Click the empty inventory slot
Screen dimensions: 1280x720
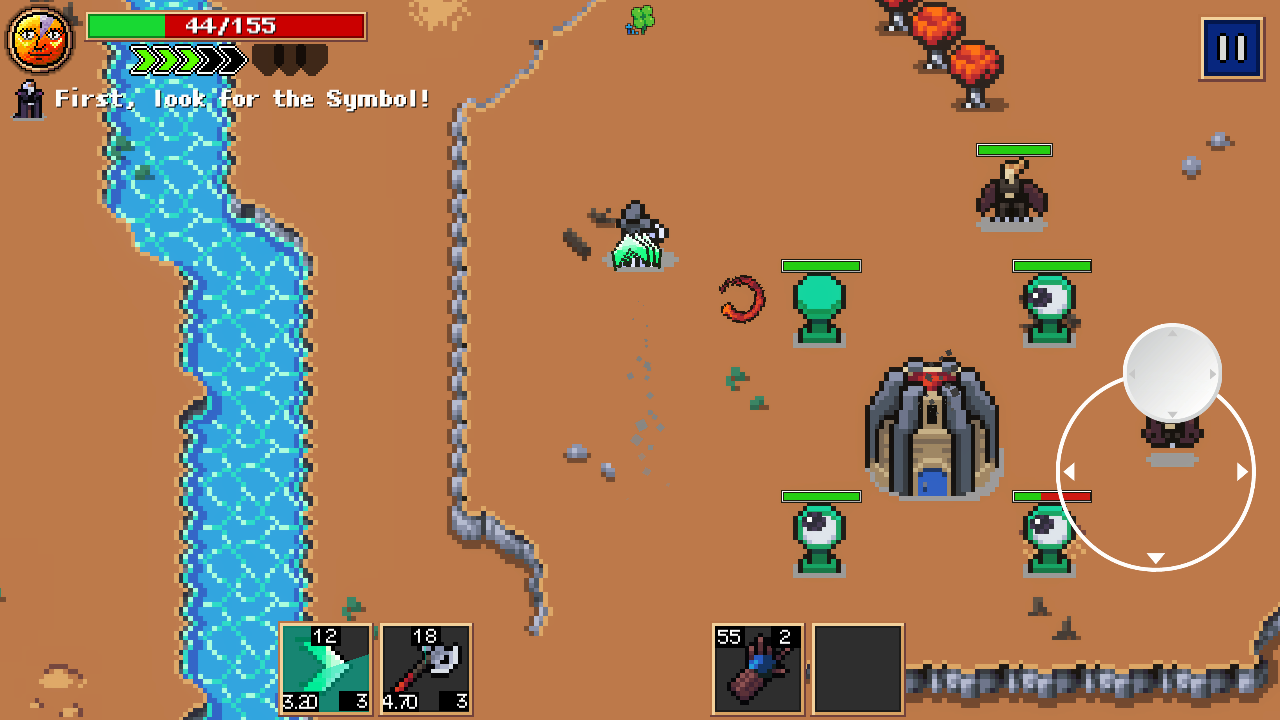pos(857,670)
